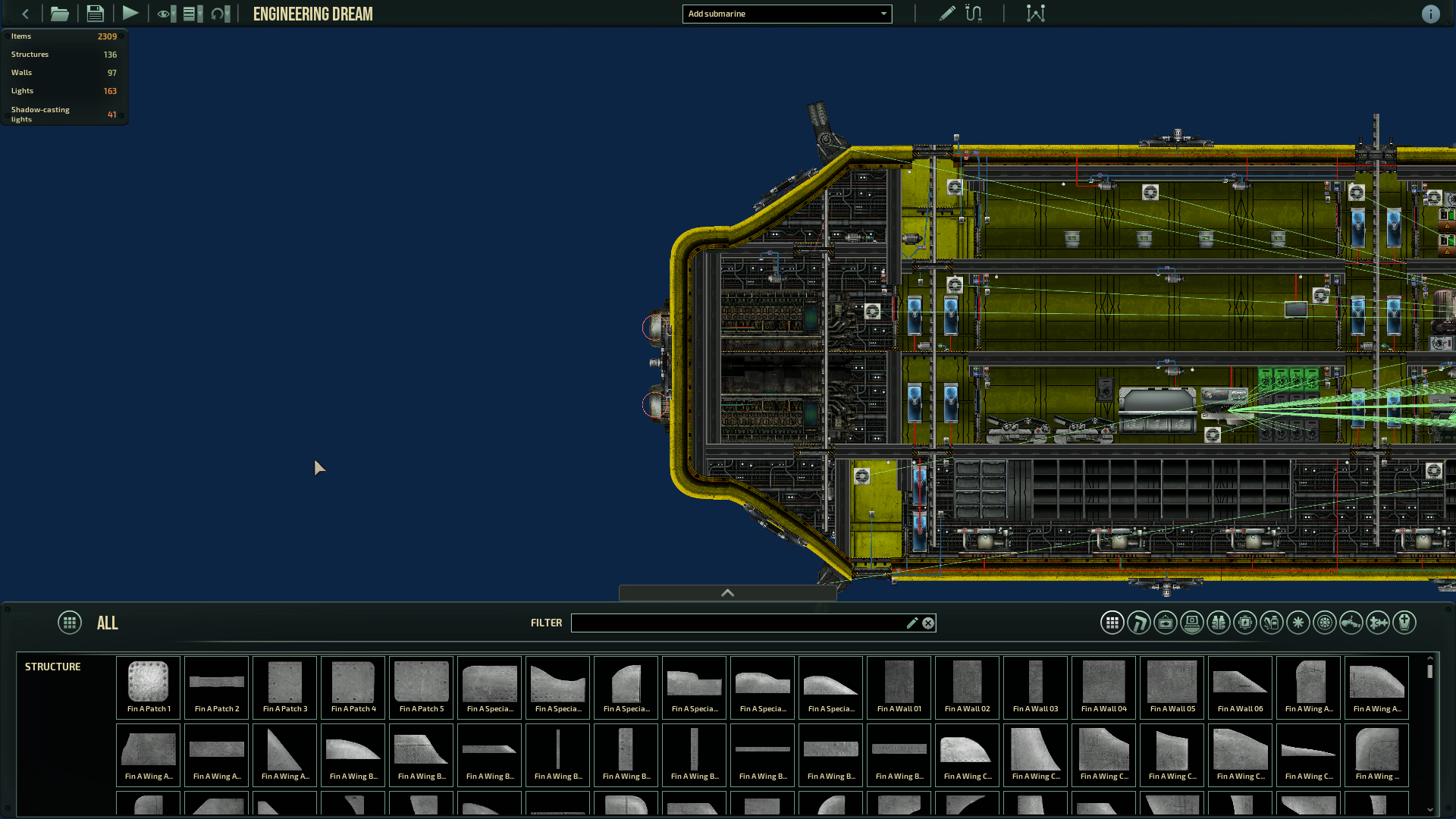The width and height of the screenshot is (1456, 819).
Task: Click the back arrow to exit the editor
Action: pos(25,14)
